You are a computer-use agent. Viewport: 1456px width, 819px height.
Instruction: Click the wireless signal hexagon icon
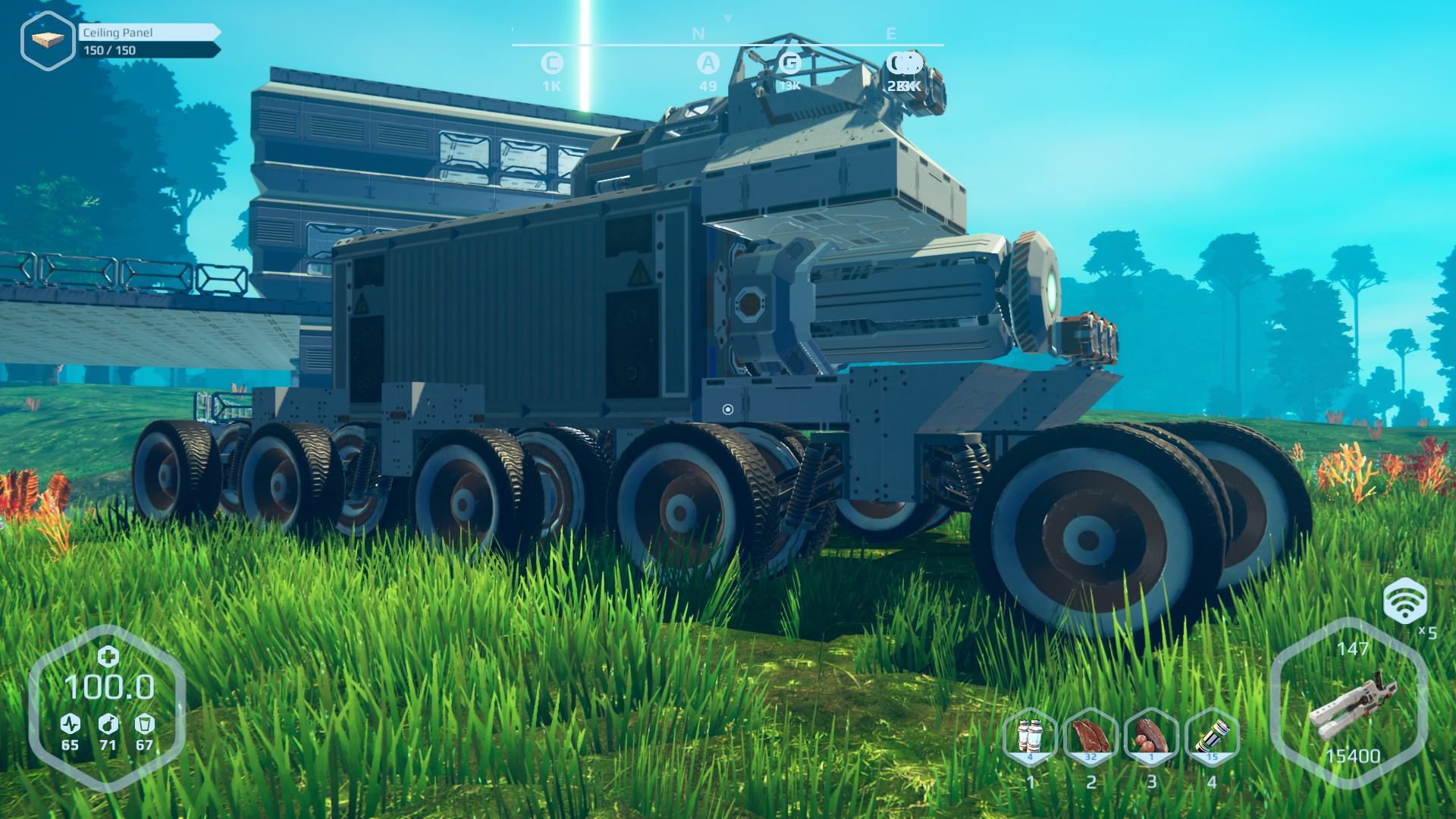pos(1404,601)
